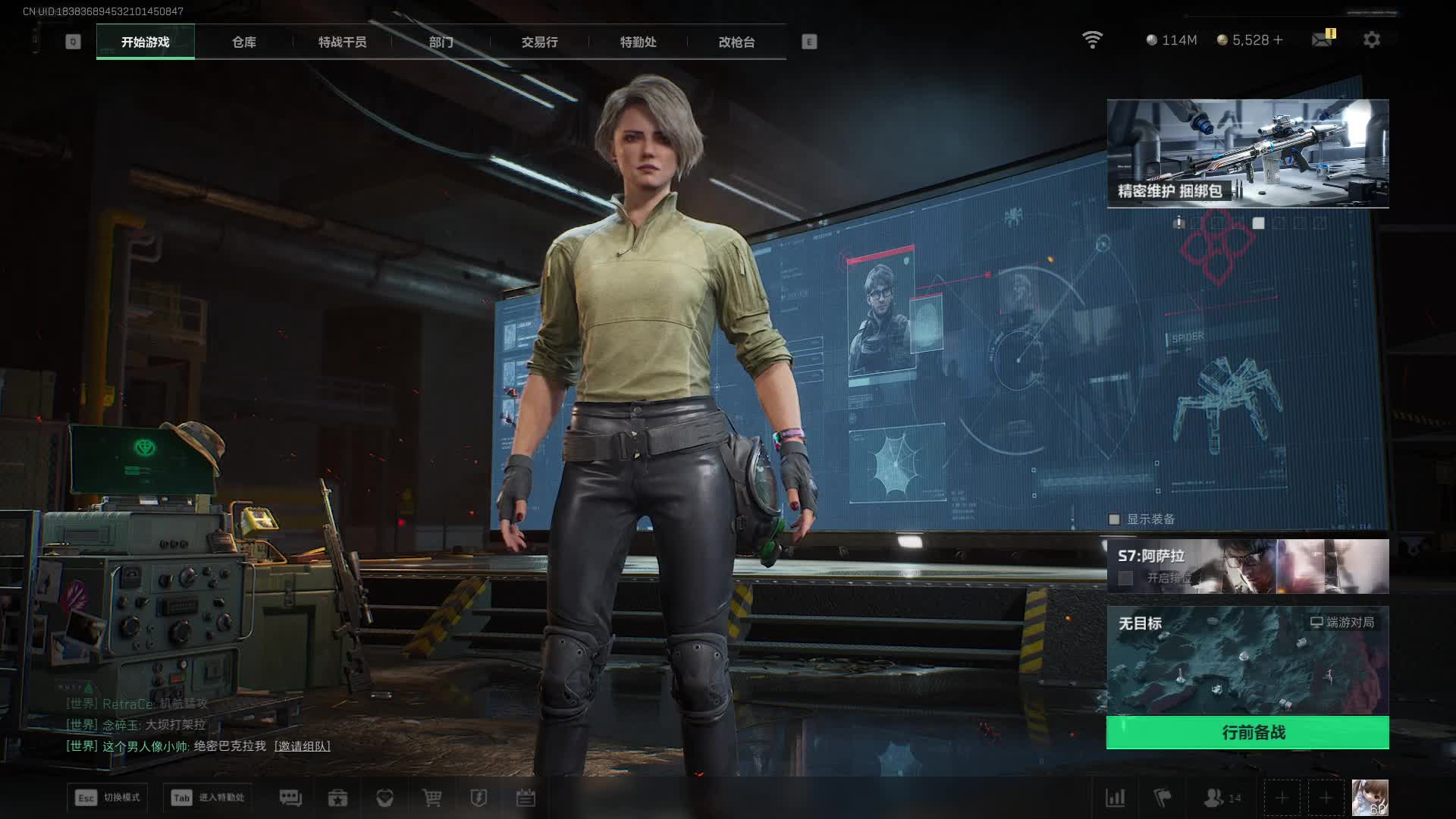Image resolution: width=1456 pixels, height=819 pixels.
Task: Toggle the 显示装备 checkbox
Action: click(x=1114, y=519)
